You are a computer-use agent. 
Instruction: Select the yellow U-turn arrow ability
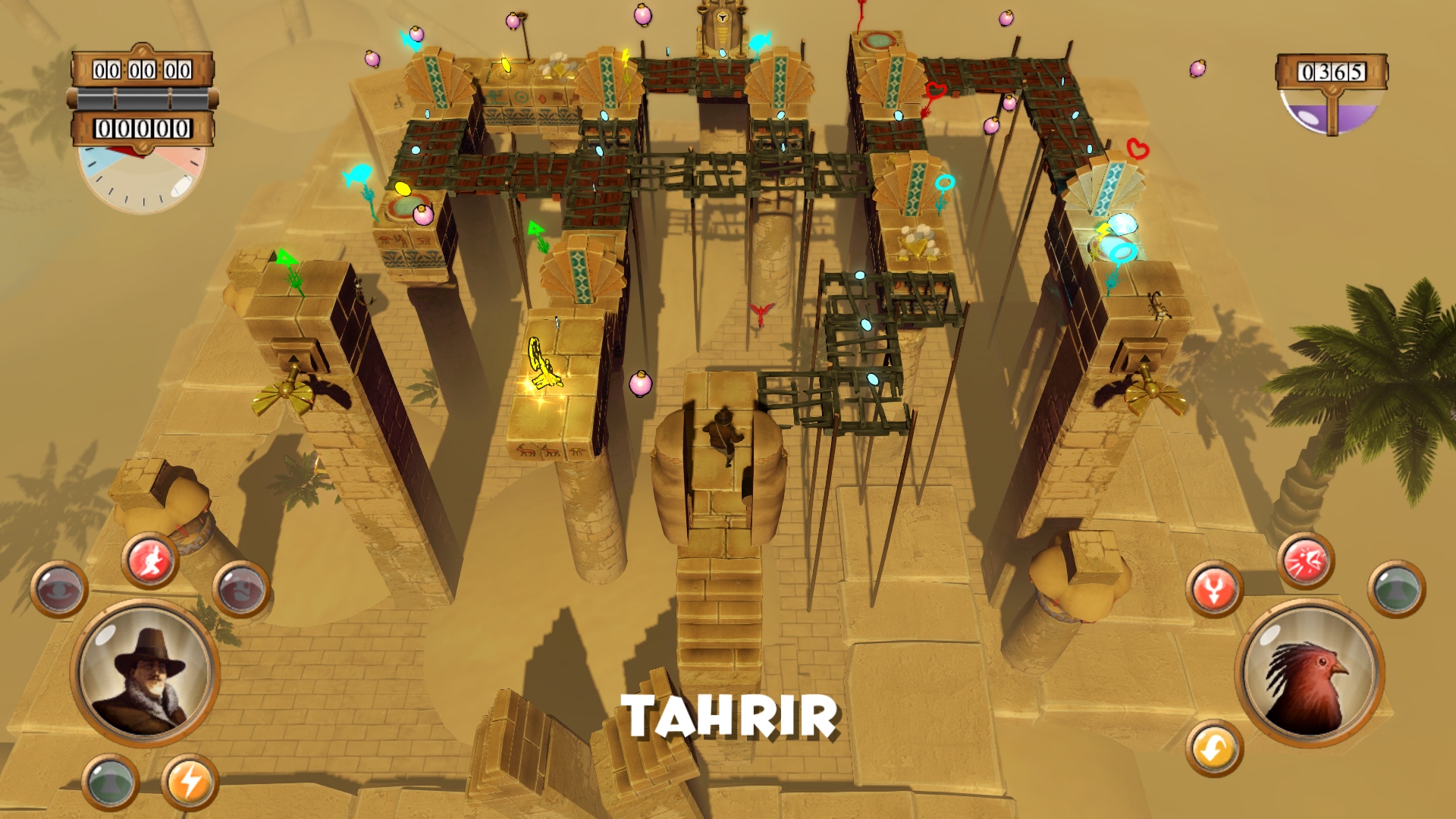tap(1213, 747)
